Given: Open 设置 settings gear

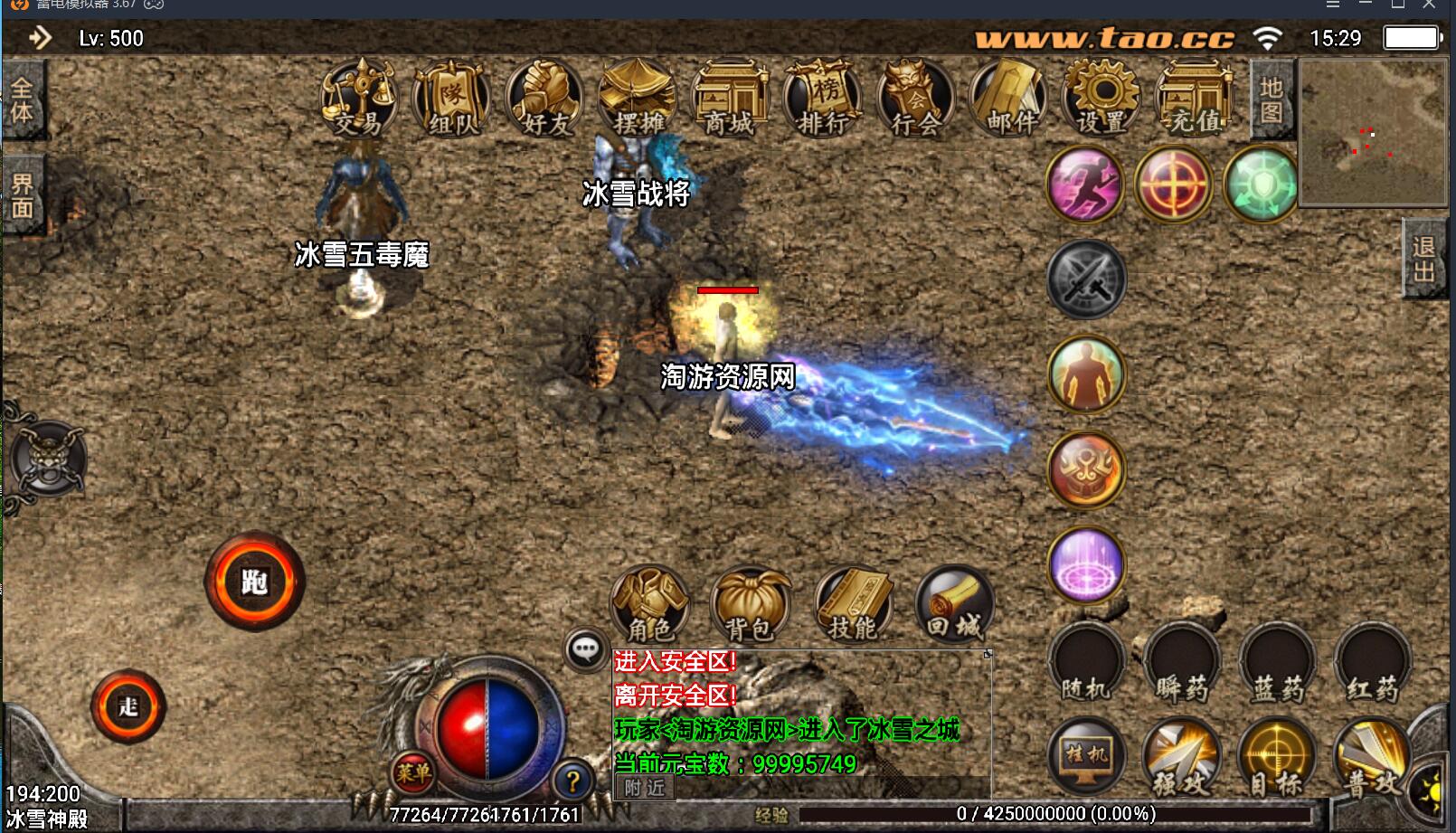Looking at the screenshot, I should coord(1101,99).
